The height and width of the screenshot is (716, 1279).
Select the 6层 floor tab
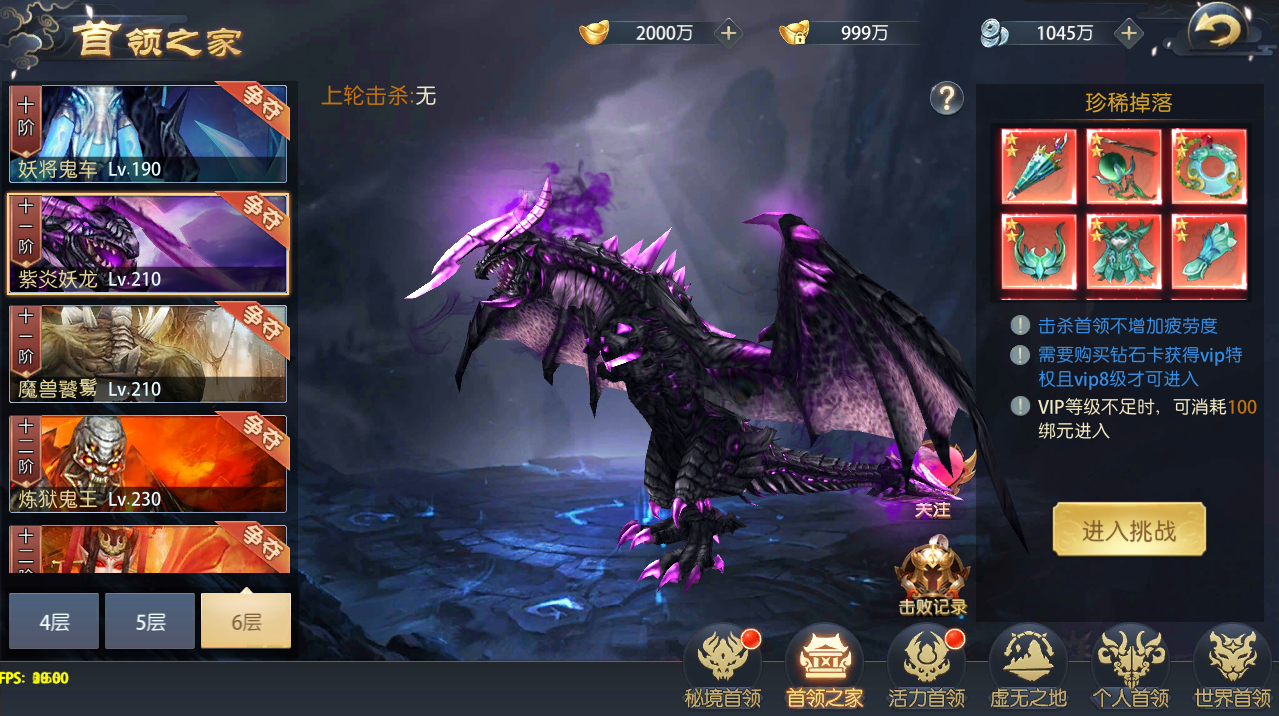click(x=246, y=621)
